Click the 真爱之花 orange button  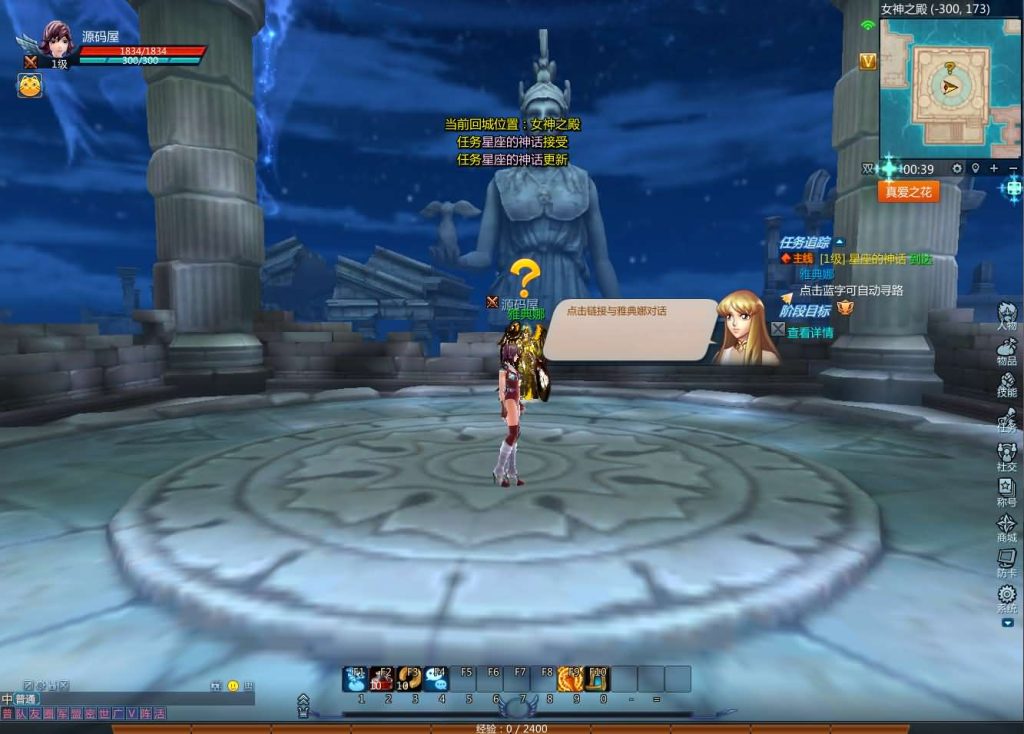click(908, 191)
